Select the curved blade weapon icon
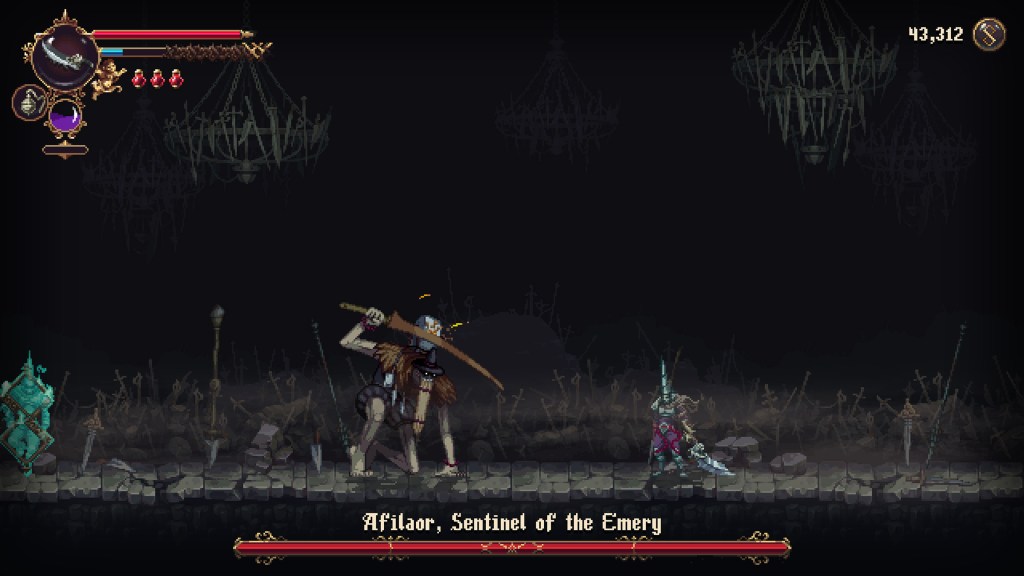Screen dimensions: 1024x576 tap(64, 57)
